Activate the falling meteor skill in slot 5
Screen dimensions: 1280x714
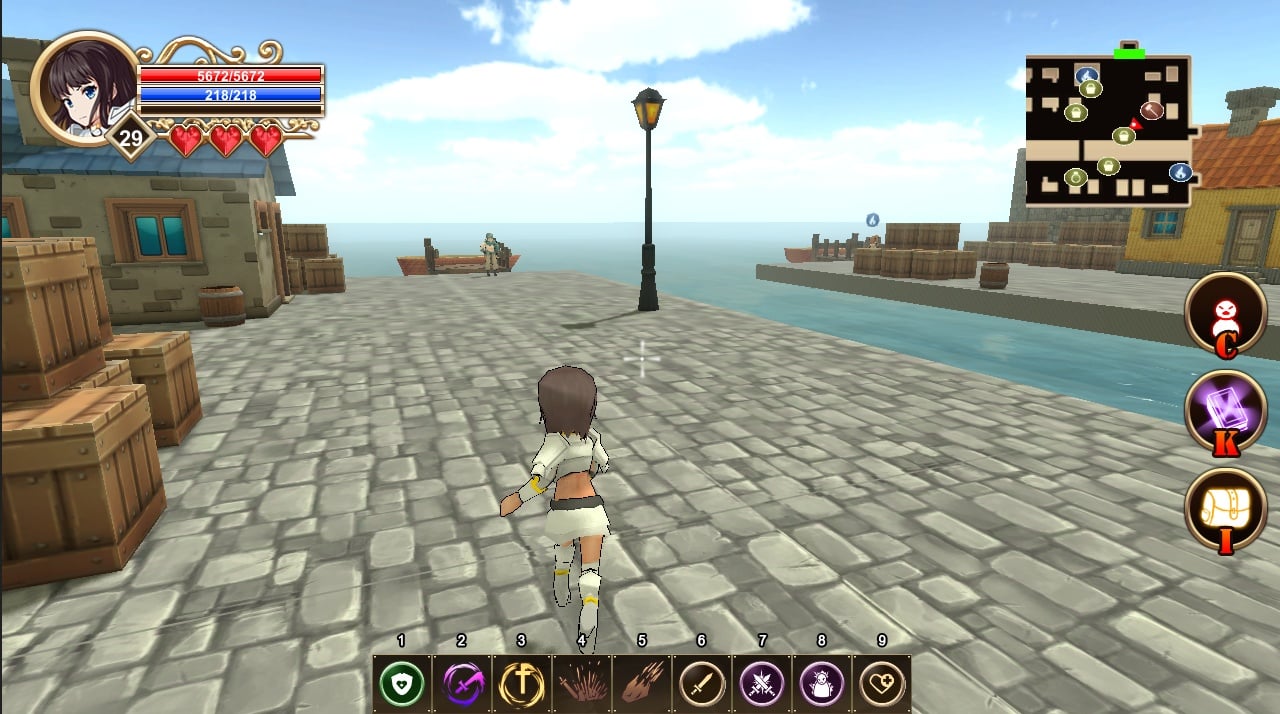(x=642, y=685)
